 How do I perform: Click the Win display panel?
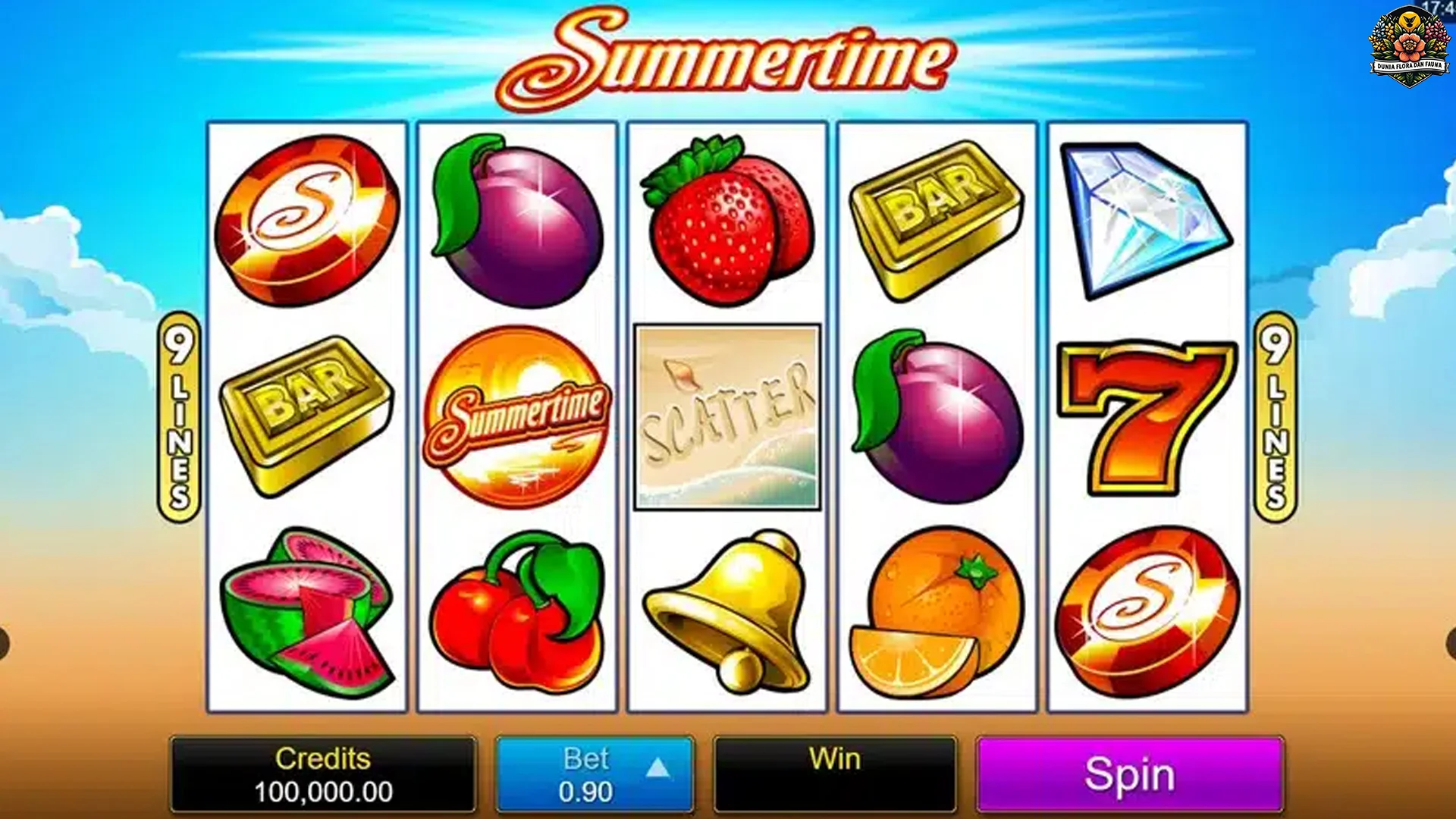coord(834,773)
